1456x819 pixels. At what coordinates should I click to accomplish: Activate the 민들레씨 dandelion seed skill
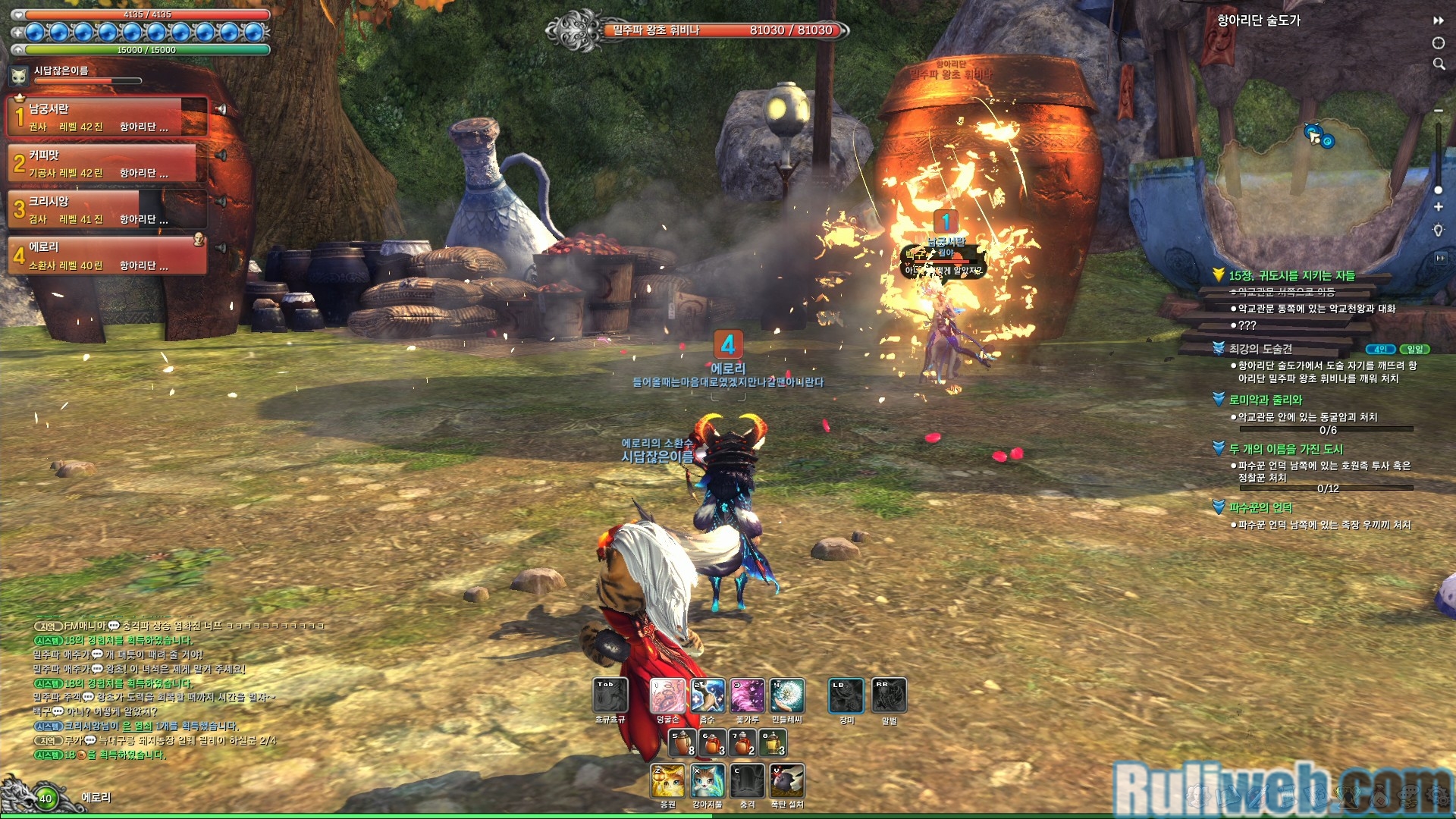[x=787, y=695]
